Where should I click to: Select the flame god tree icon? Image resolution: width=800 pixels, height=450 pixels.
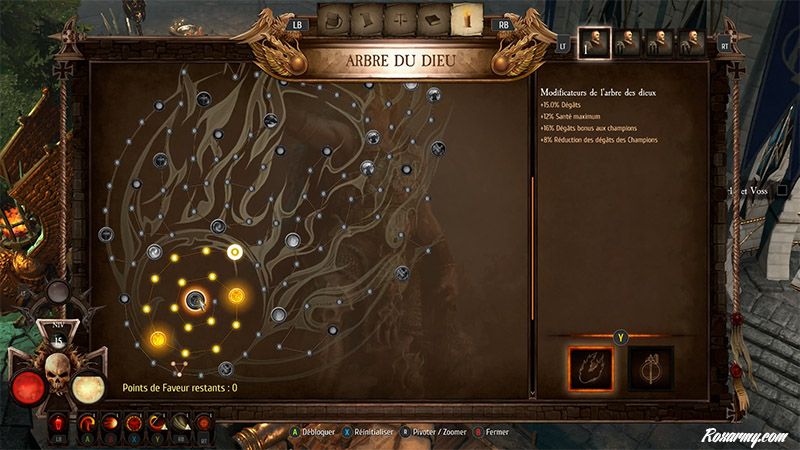pos(590,367)
